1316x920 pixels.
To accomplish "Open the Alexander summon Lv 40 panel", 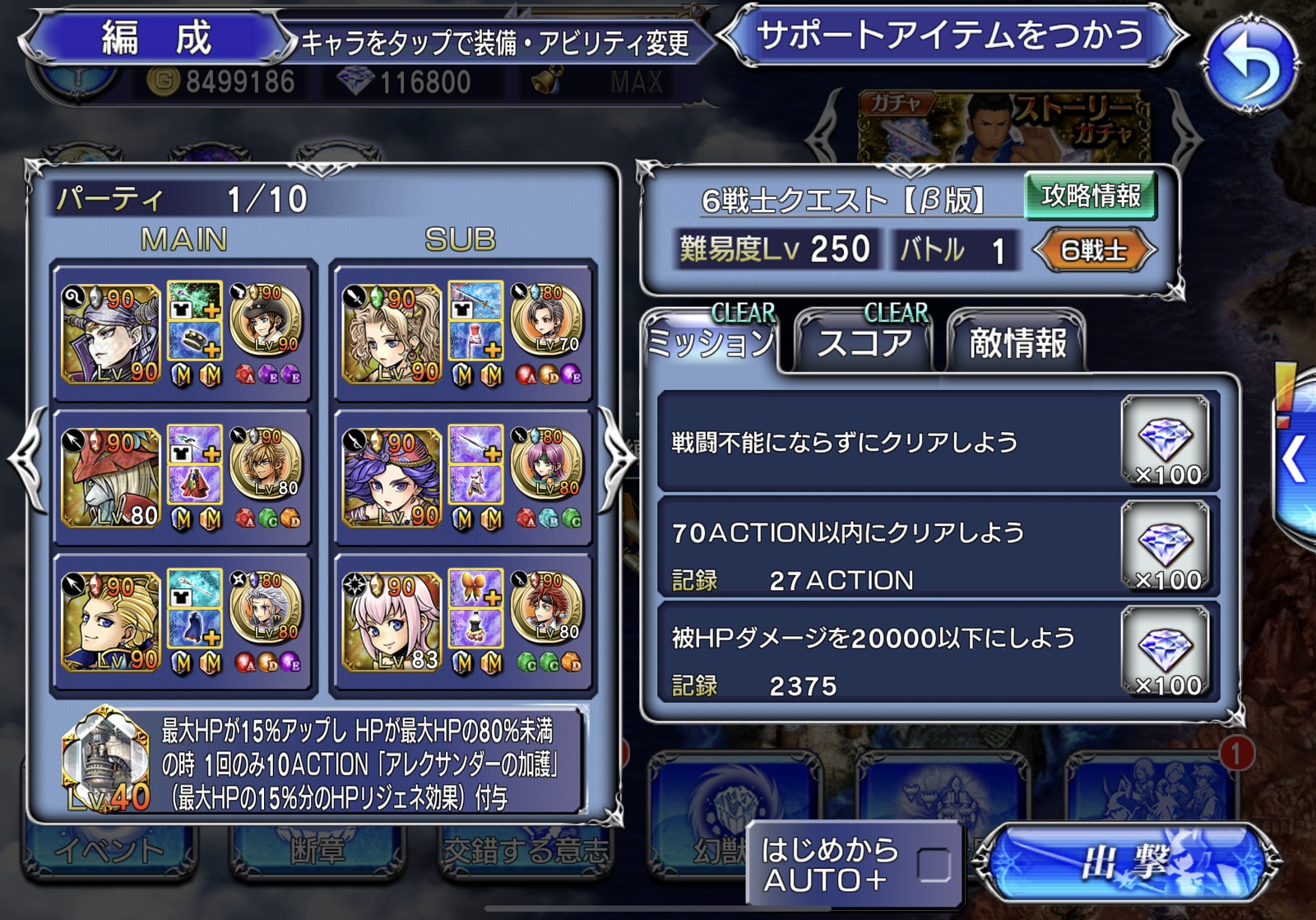I will [107, 761].
